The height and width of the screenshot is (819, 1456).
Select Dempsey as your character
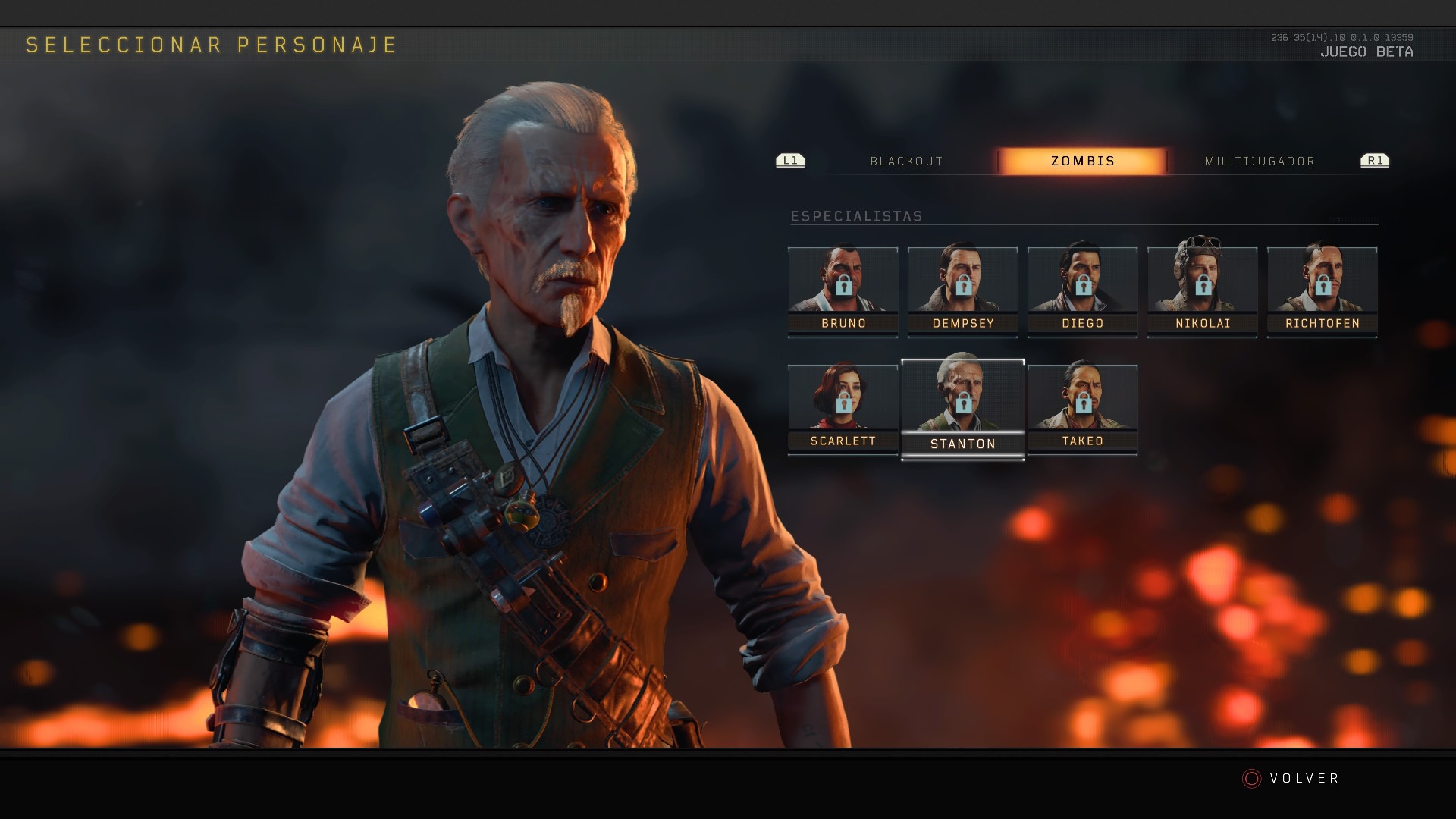click(963, 291)
